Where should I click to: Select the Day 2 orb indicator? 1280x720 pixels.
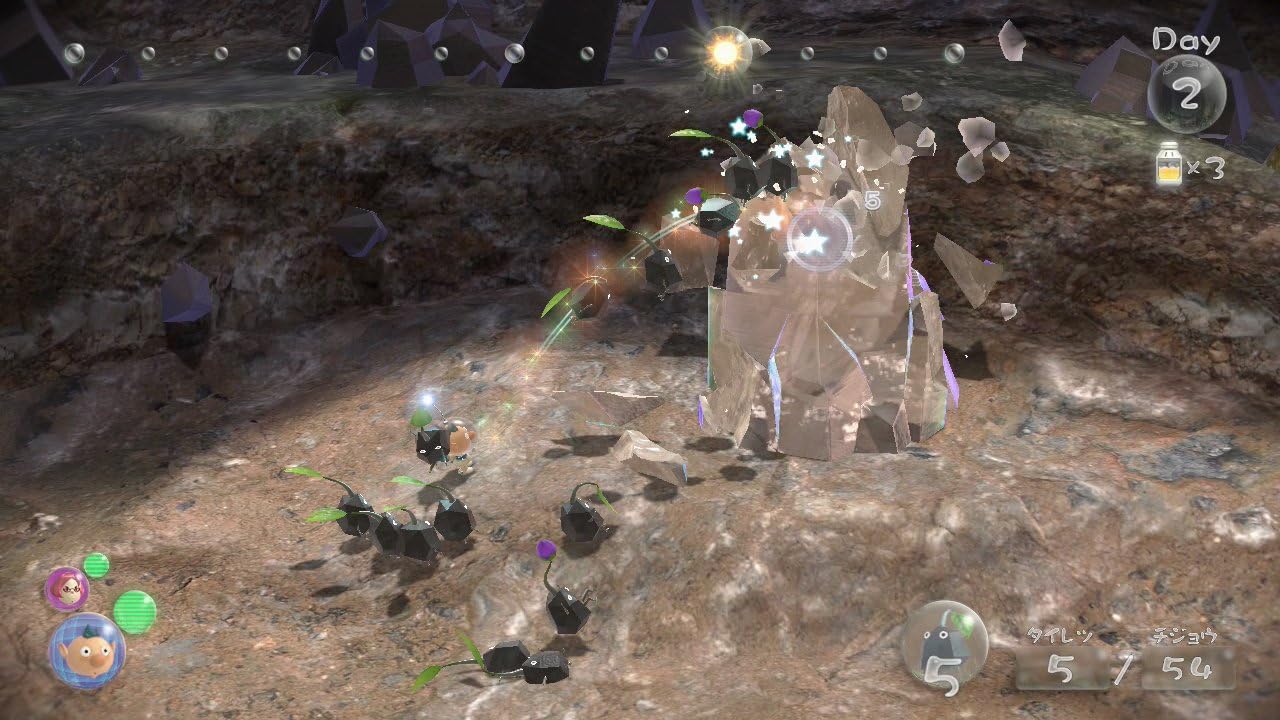click(1190, 92)
